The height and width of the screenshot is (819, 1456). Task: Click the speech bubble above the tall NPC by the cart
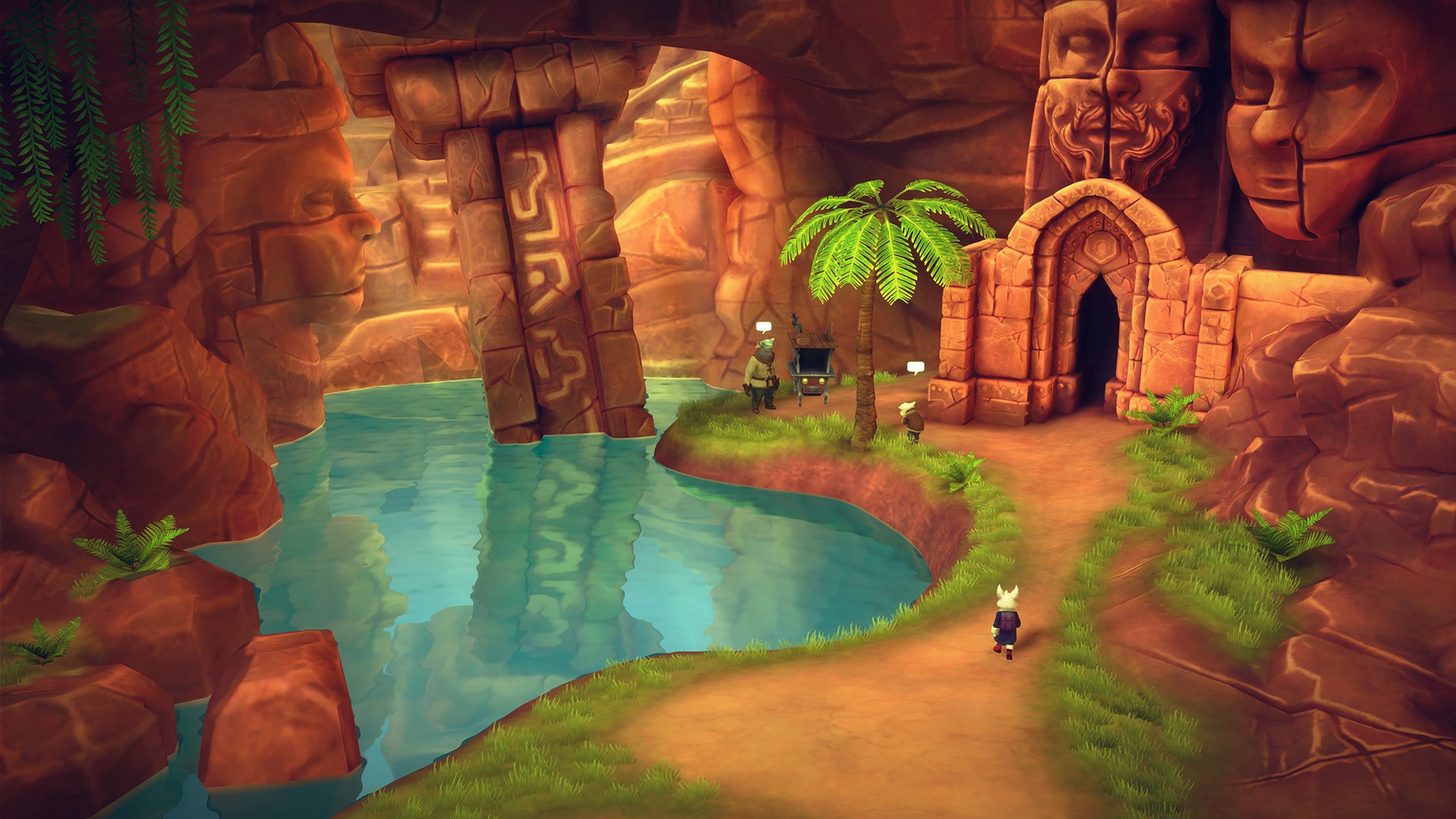coord(764,327)
